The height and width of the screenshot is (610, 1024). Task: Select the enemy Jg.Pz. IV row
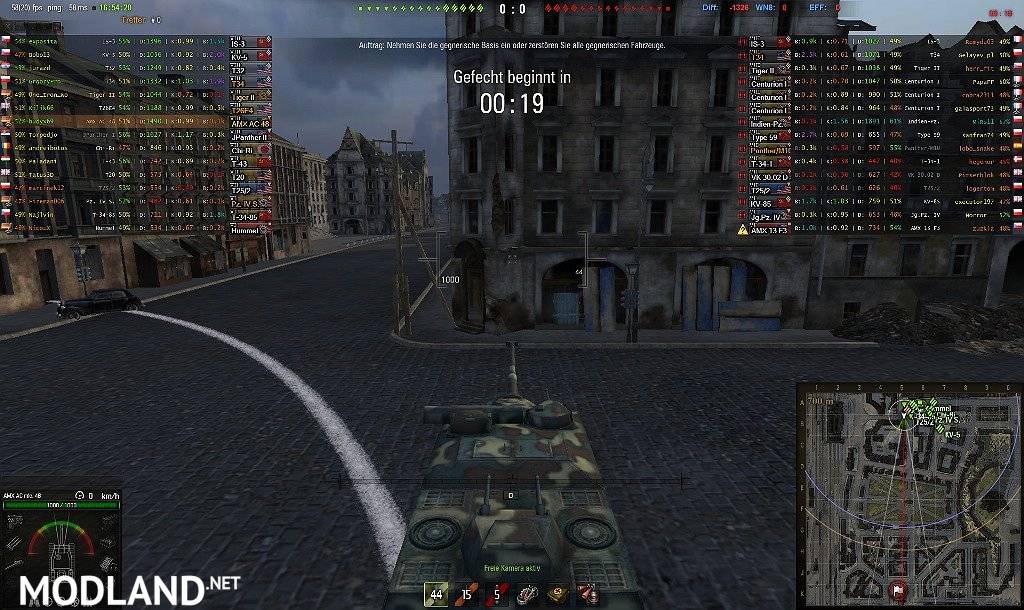click(880, 215)
